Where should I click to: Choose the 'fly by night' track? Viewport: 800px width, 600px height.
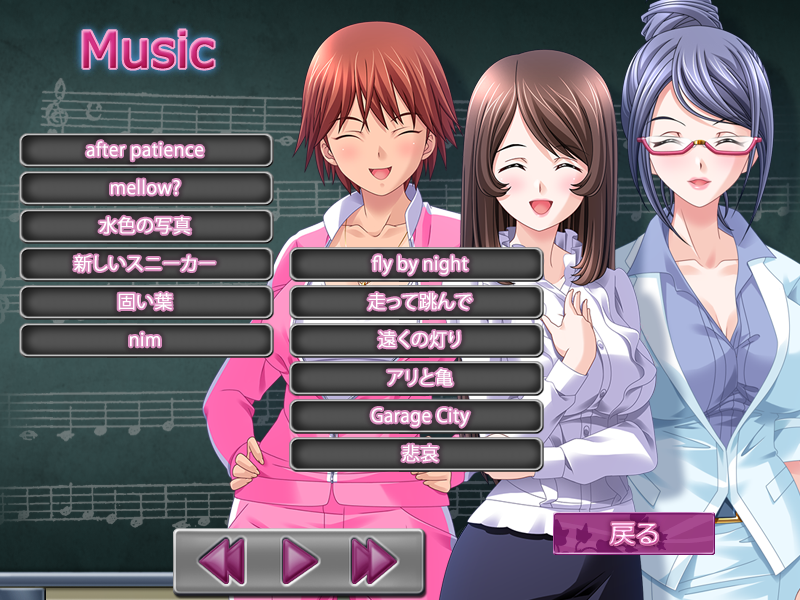pyautogui.click(x=416, y=264)
